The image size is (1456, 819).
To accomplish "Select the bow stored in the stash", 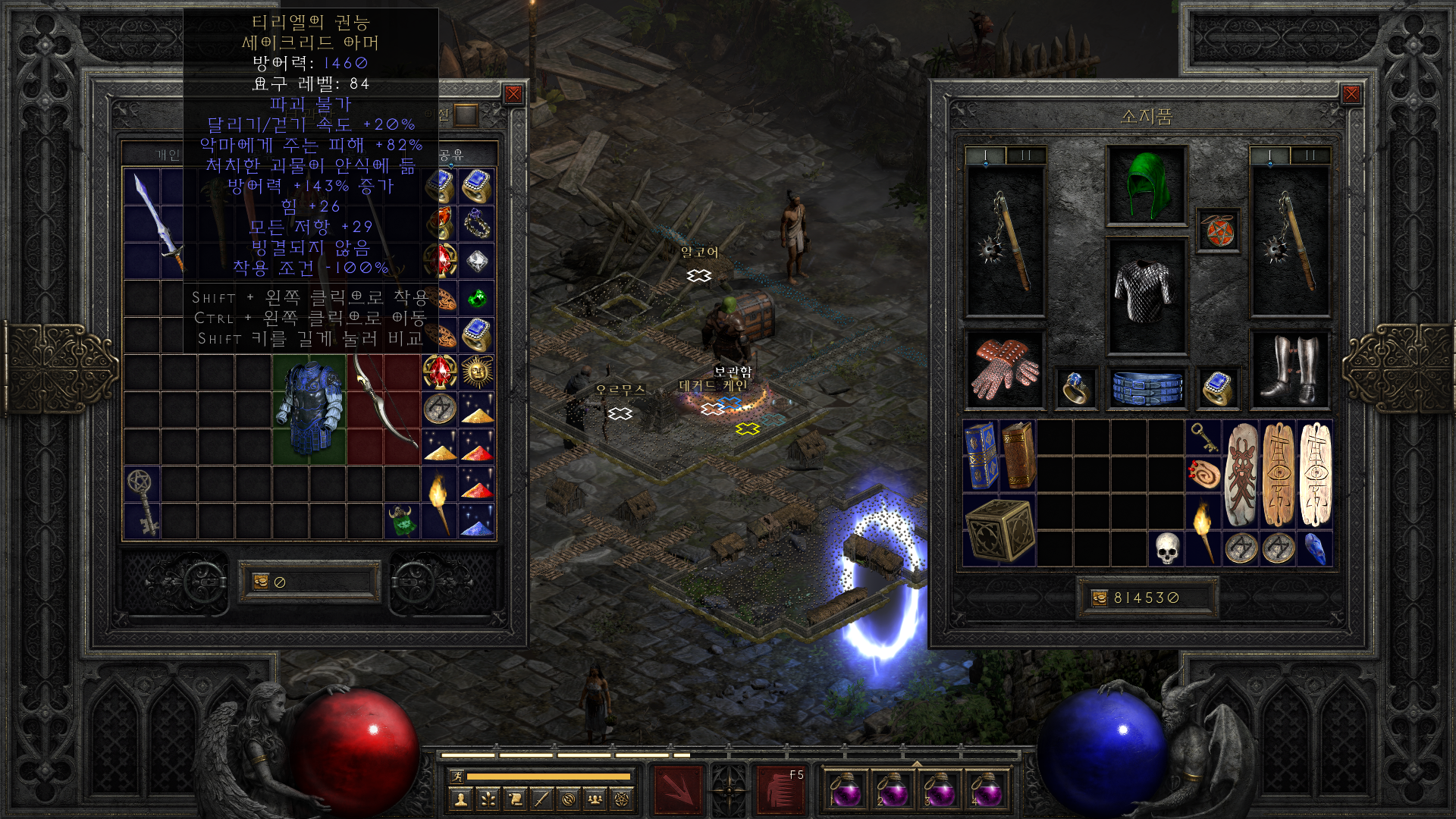I will (384, 409).
